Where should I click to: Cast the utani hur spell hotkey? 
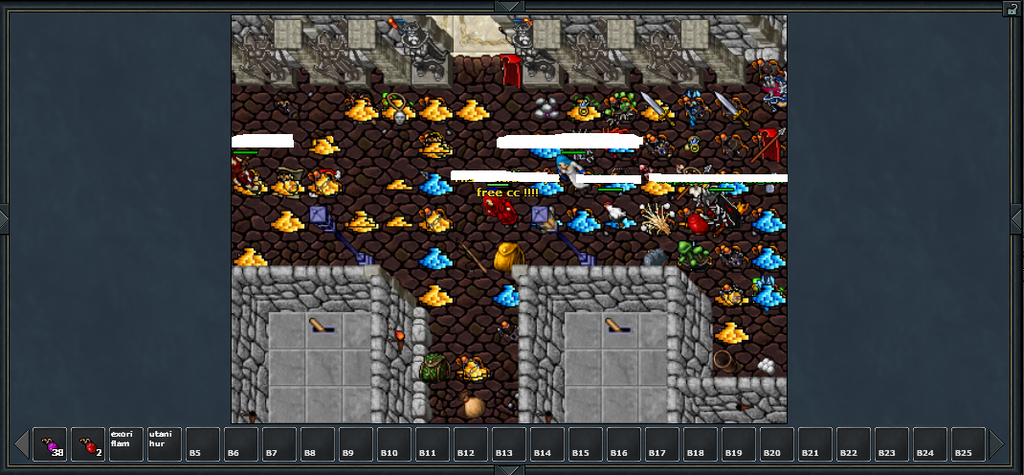click(164, 444)
